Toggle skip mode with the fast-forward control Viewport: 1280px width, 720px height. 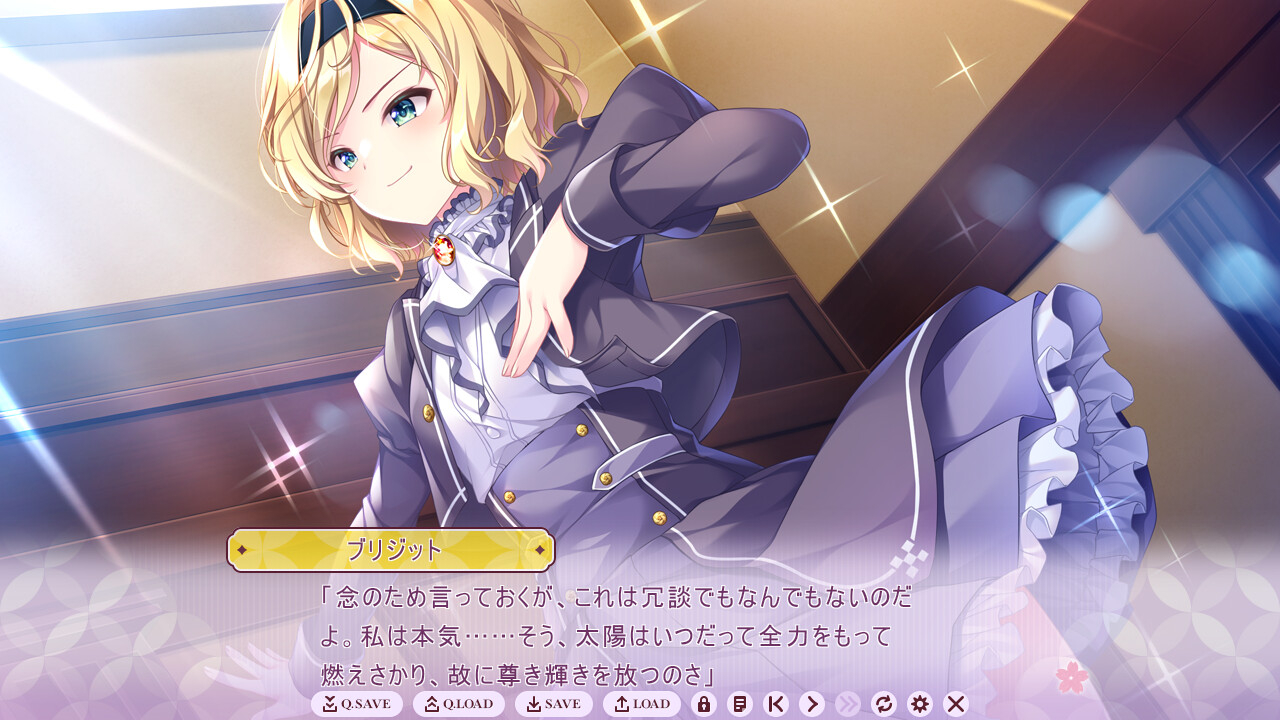coord(850,704)
